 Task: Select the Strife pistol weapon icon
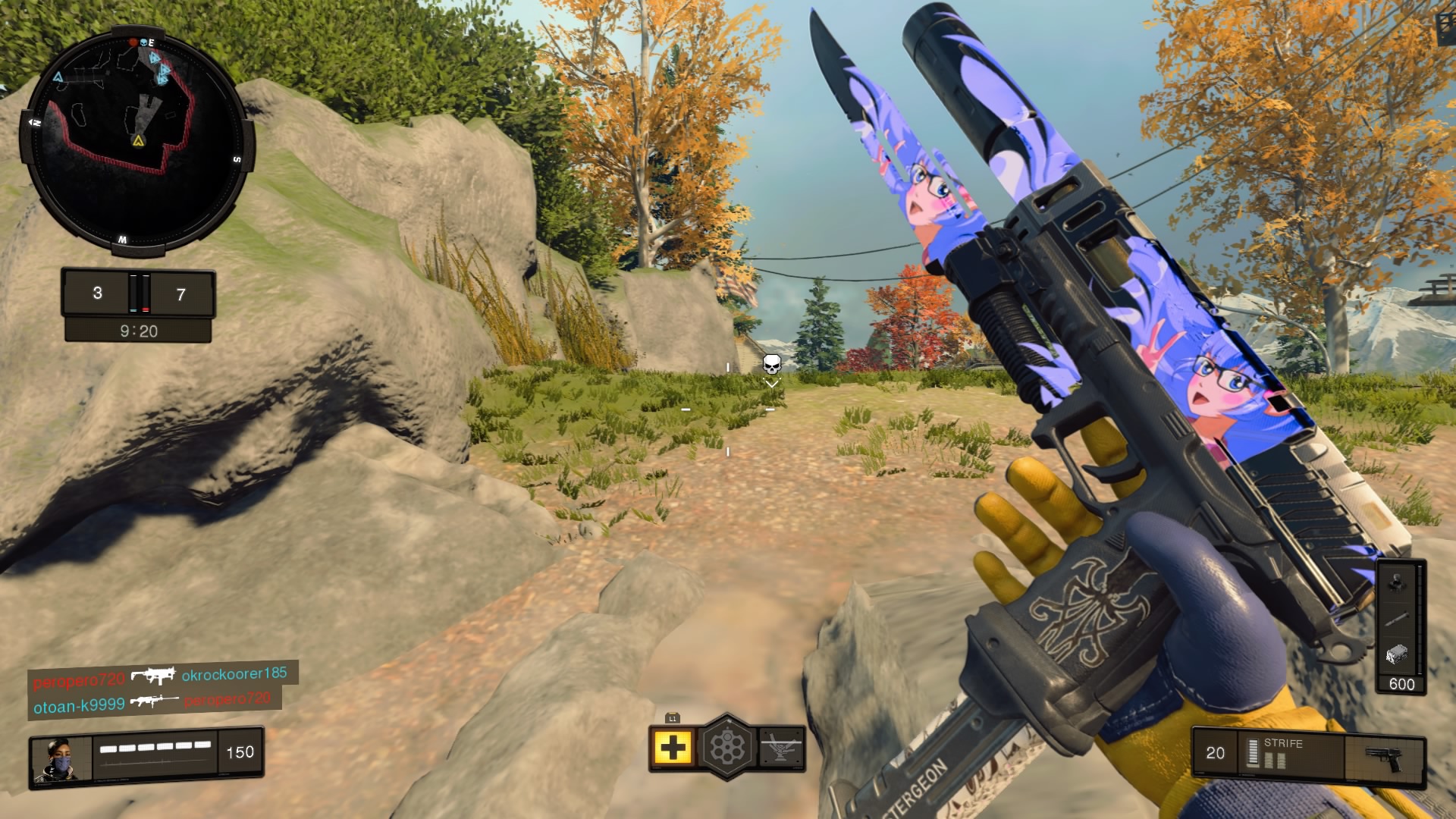pyautogui.click(x=1383, y=757)
